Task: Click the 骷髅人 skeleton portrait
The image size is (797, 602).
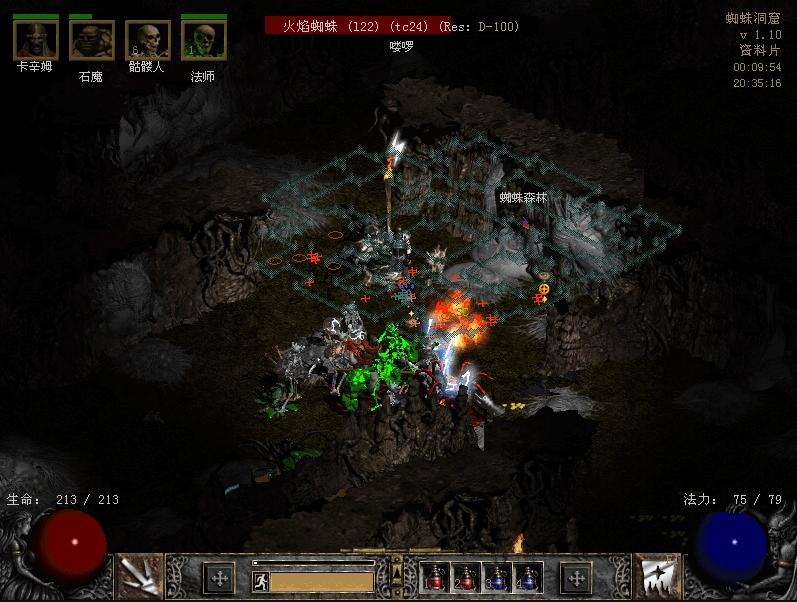Action: (x=147, y=40)
